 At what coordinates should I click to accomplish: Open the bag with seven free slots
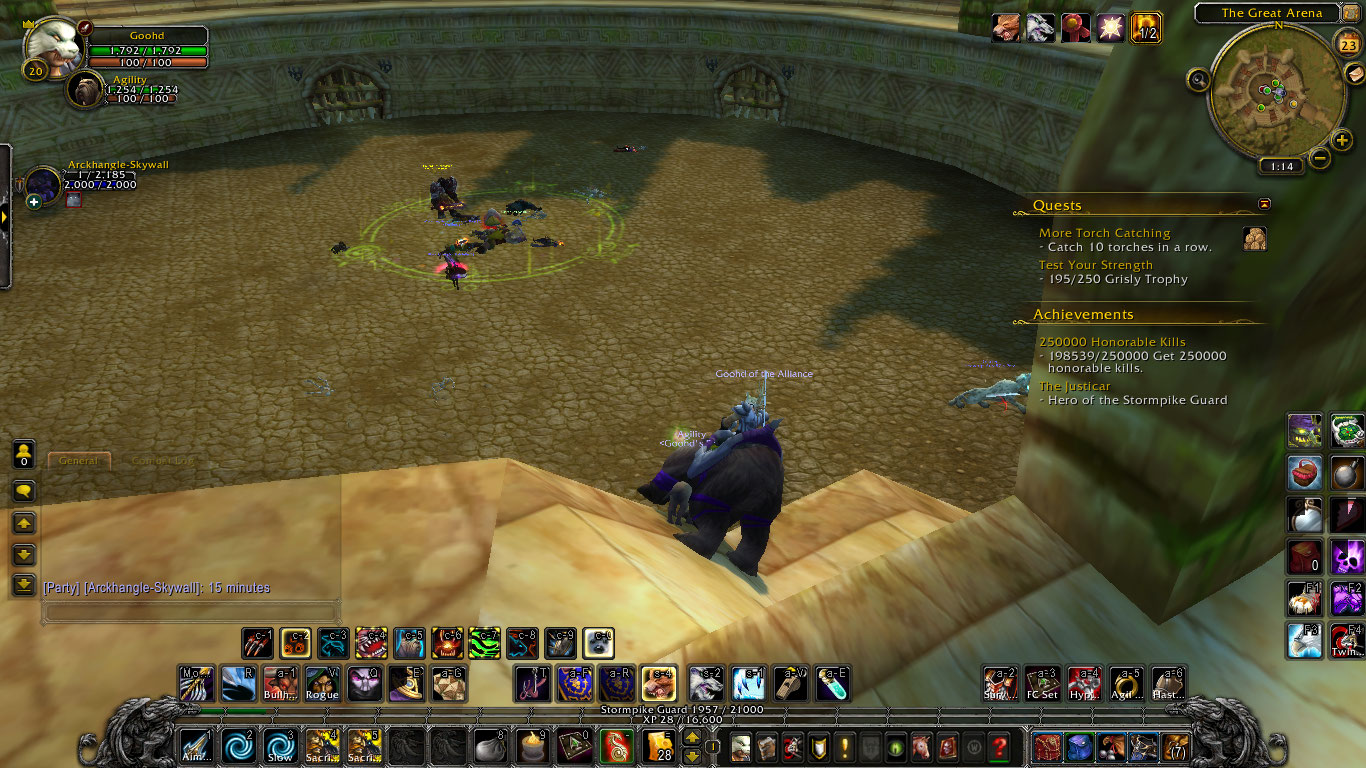click(x=1177, y=747)
